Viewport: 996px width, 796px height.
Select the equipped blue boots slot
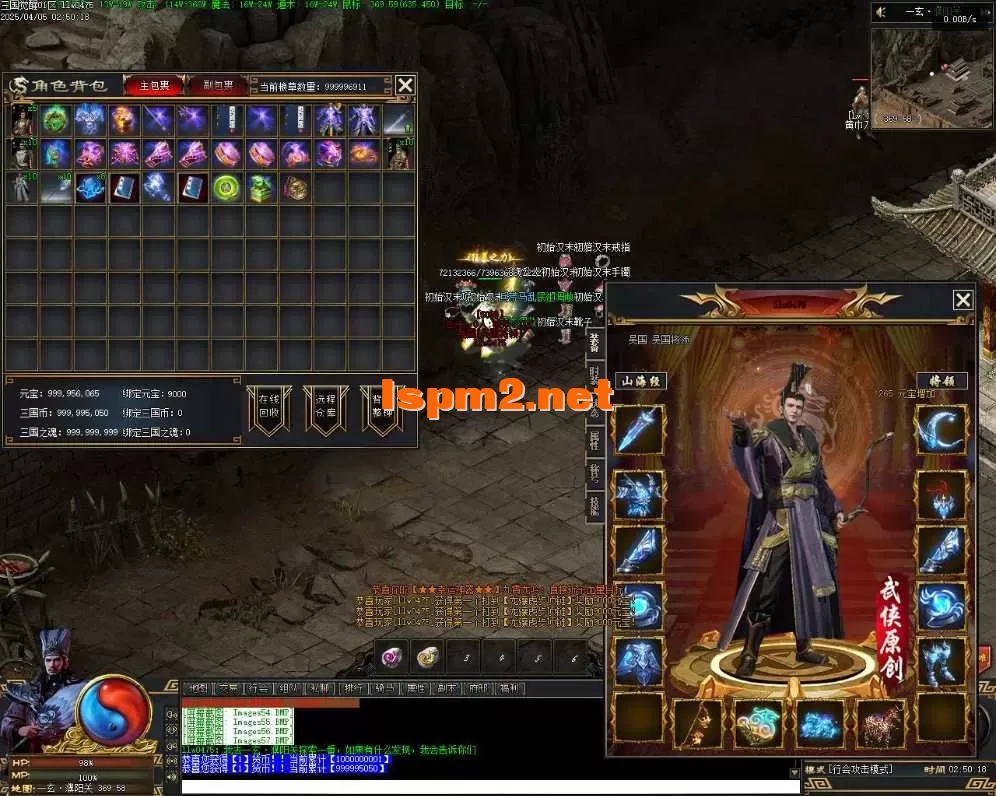(941, 662)
